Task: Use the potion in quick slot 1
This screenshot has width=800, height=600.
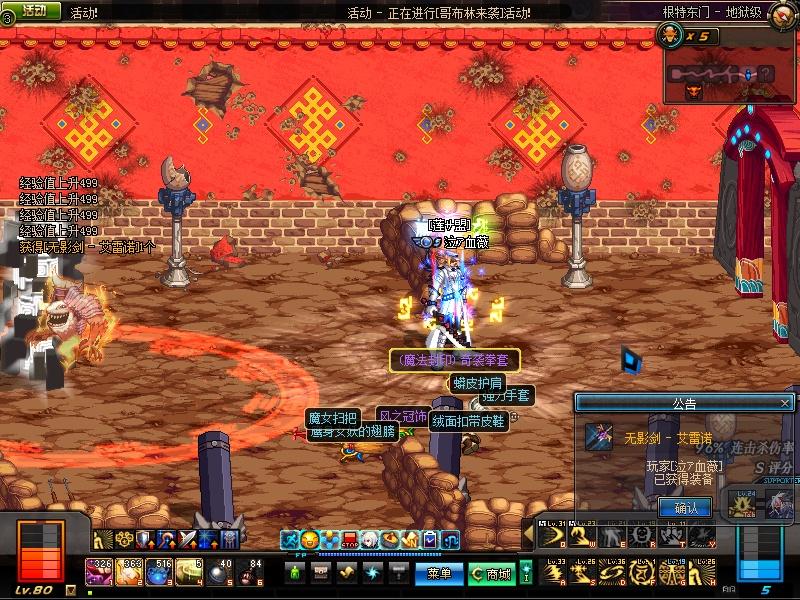Action: coord(99,572)
